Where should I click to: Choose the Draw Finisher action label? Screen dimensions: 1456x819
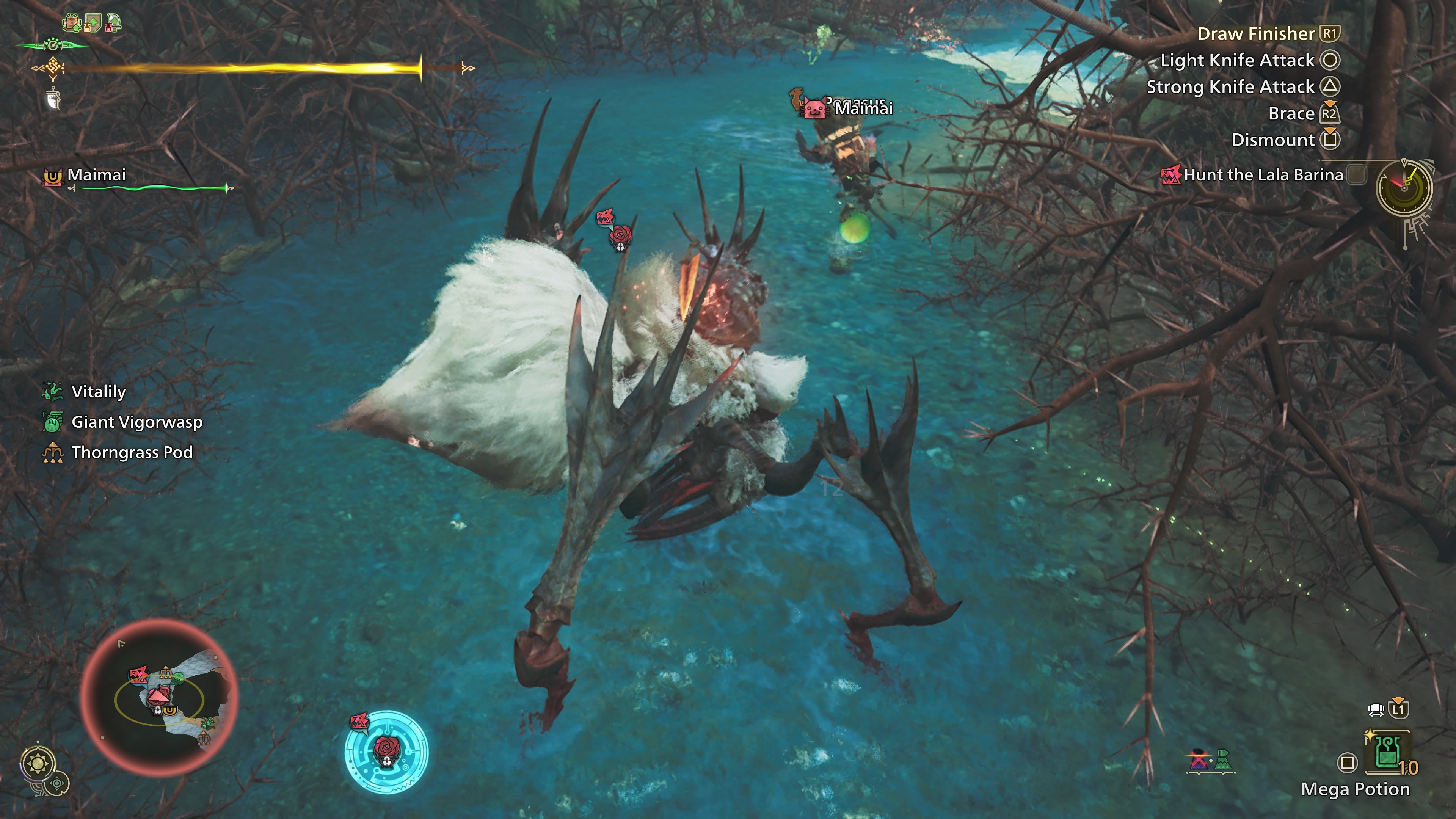(1255, 34)
